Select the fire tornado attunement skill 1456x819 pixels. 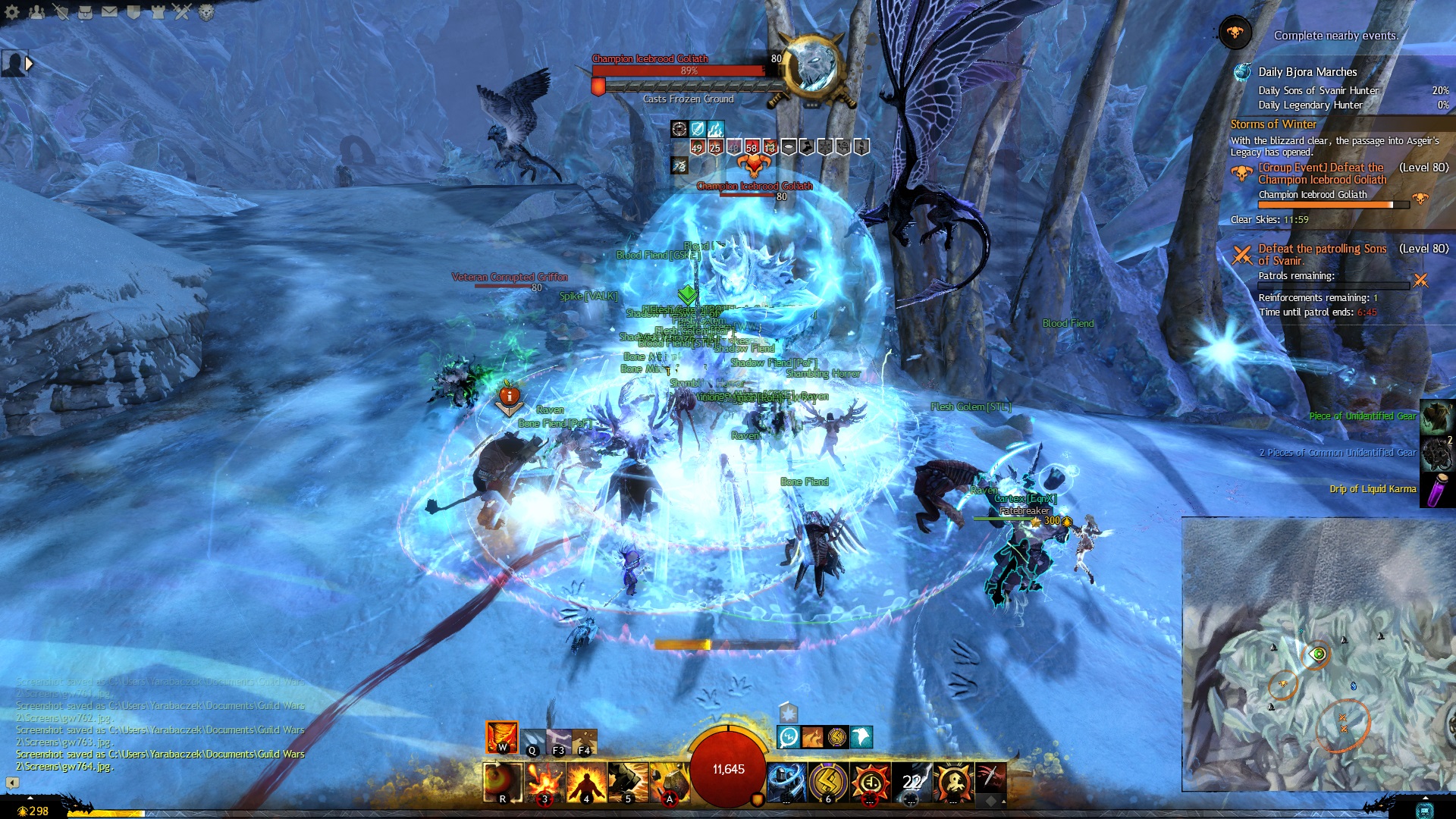click(x=501, y=737)
